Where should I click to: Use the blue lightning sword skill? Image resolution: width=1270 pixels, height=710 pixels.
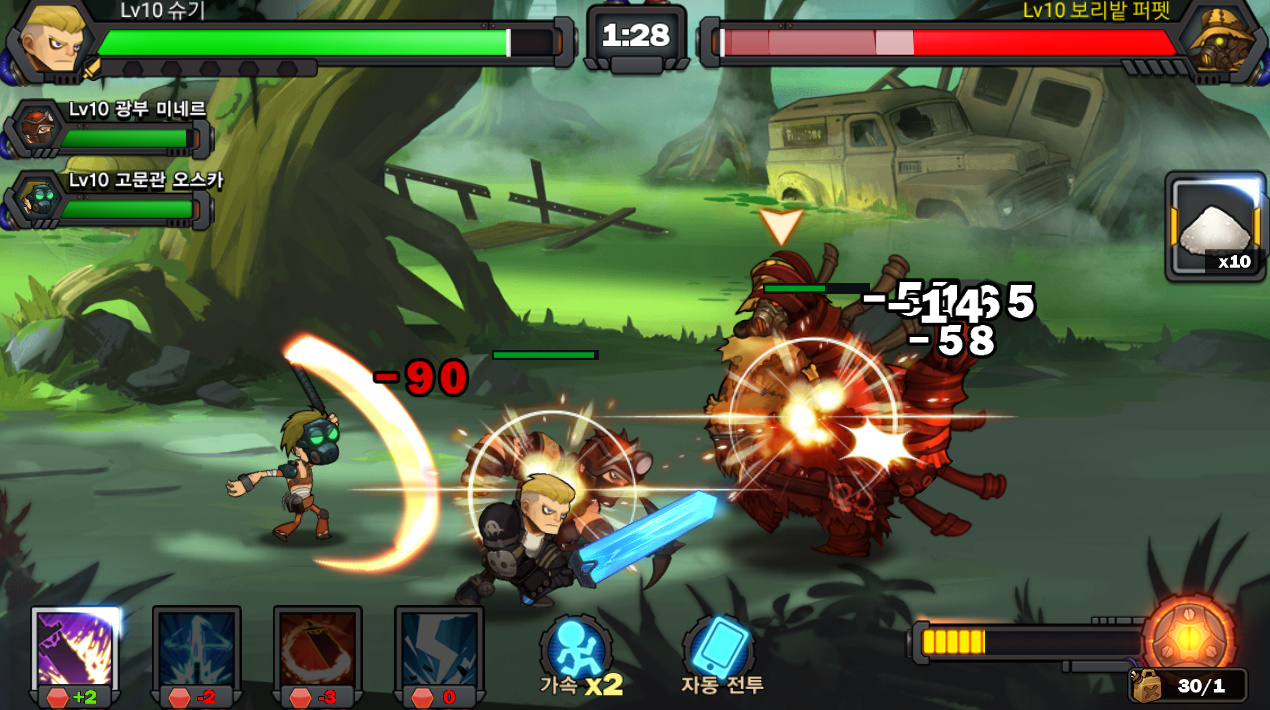pyautogui.click(x=197, y=648)
